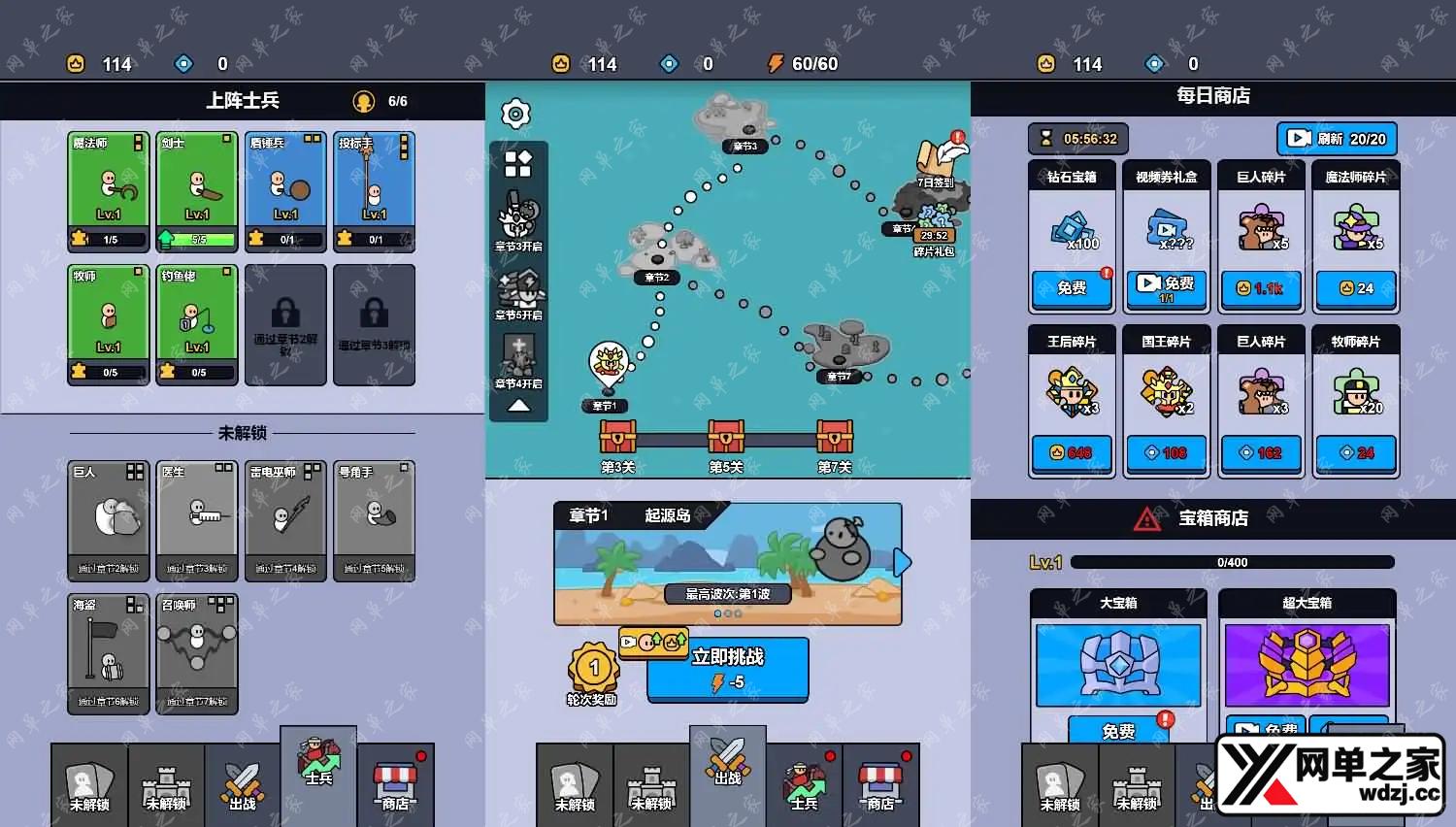Open the 轮次奖励 round reward badge

pyautogui.click(x=593, y=672)
